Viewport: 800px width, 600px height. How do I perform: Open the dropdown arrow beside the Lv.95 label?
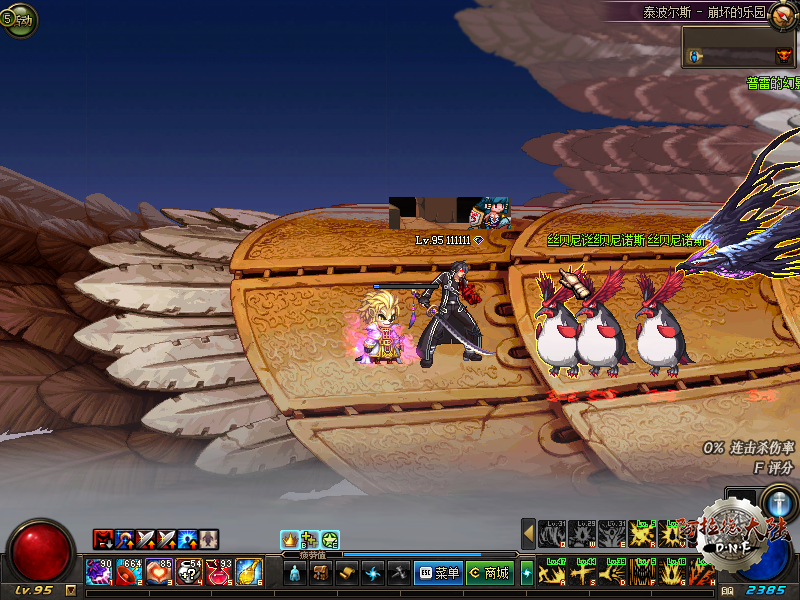pos(71,590)
